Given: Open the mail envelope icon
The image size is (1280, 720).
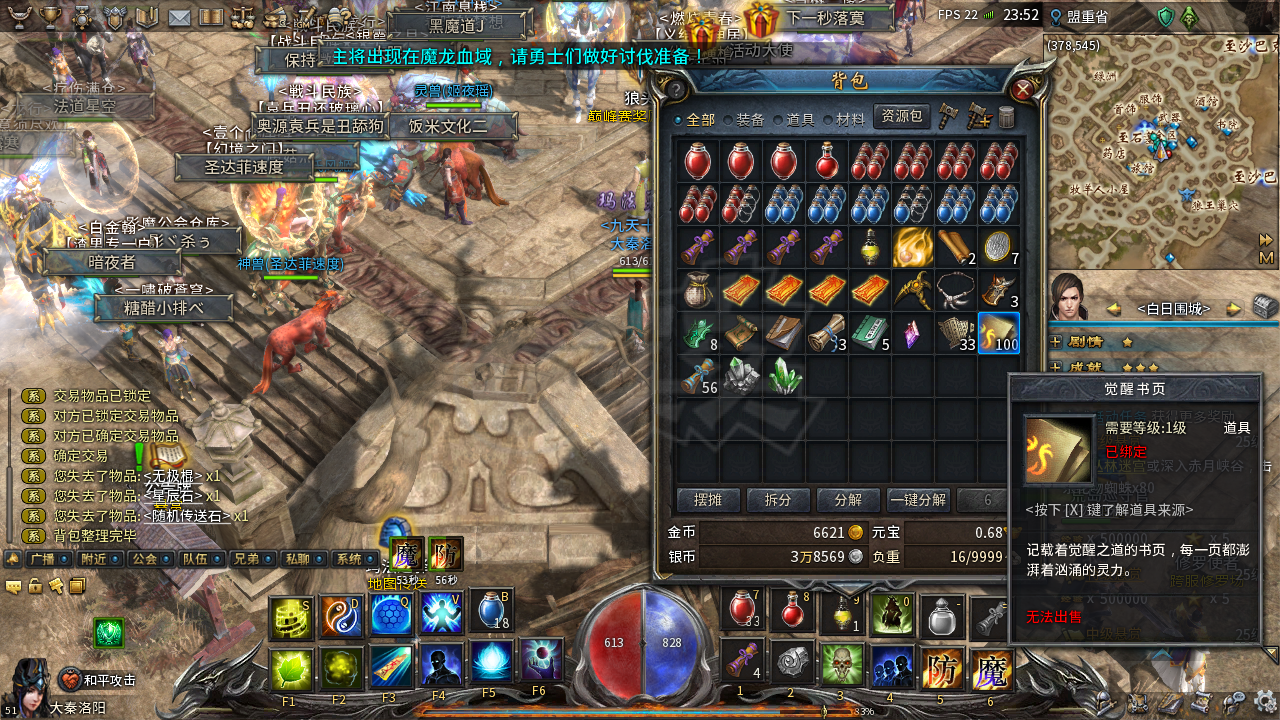Looking at the screenshot, I should (x=179, y=17).
